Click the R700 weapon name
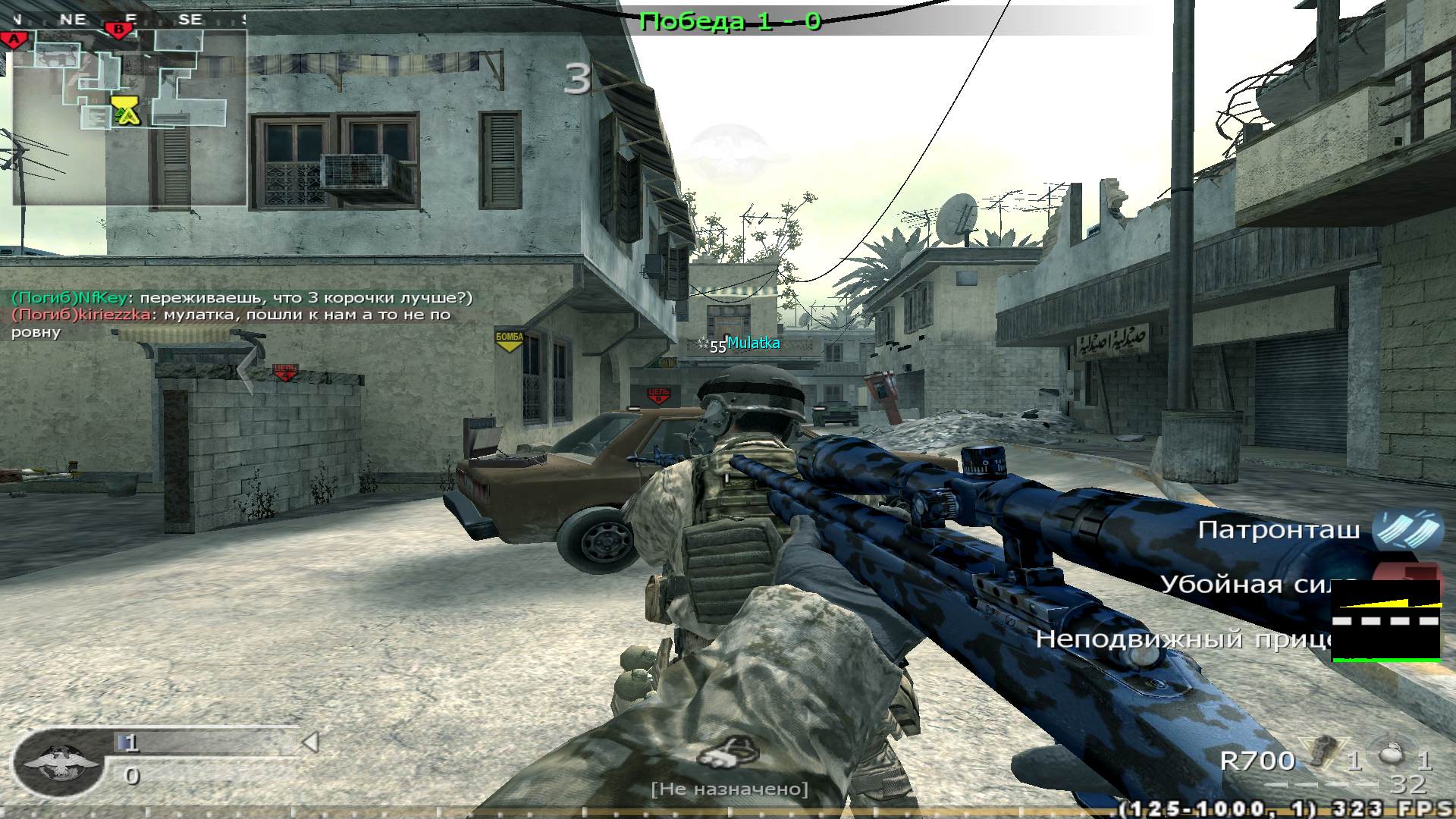The width and height of the screenshot is (1456, 819). click(x=1257, y=760)
